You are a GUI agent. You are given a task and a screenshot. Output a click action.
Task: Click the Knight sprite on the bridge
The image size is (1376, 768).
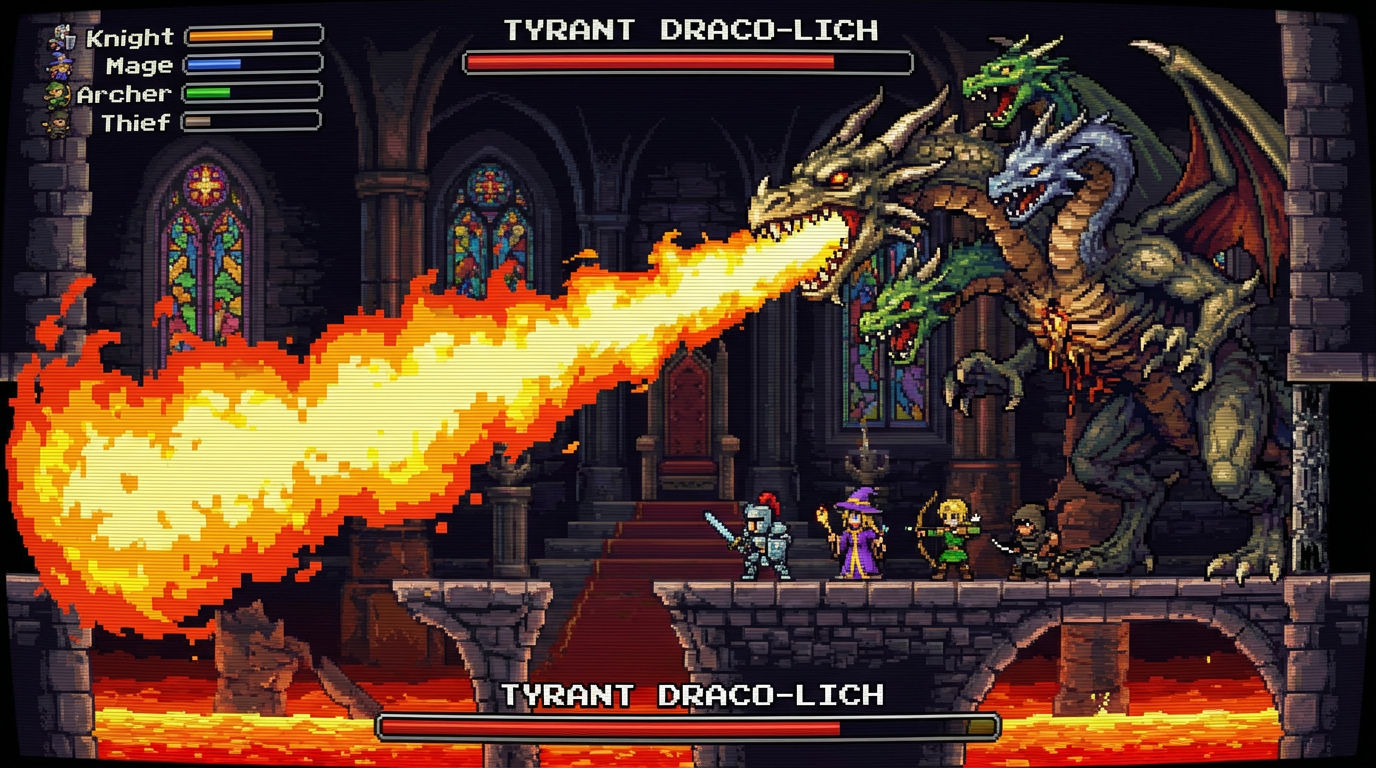765,540
